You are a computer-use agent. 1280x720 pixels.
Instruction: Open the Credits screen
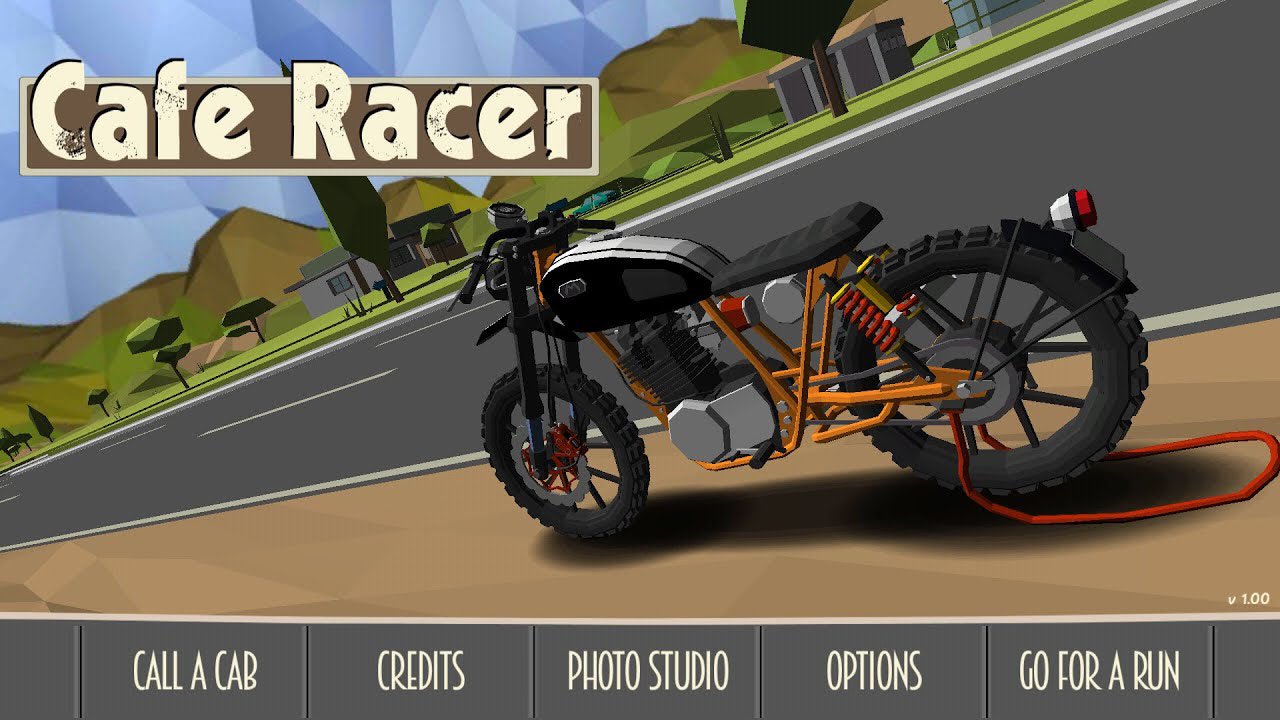click(x=421, y=671)
